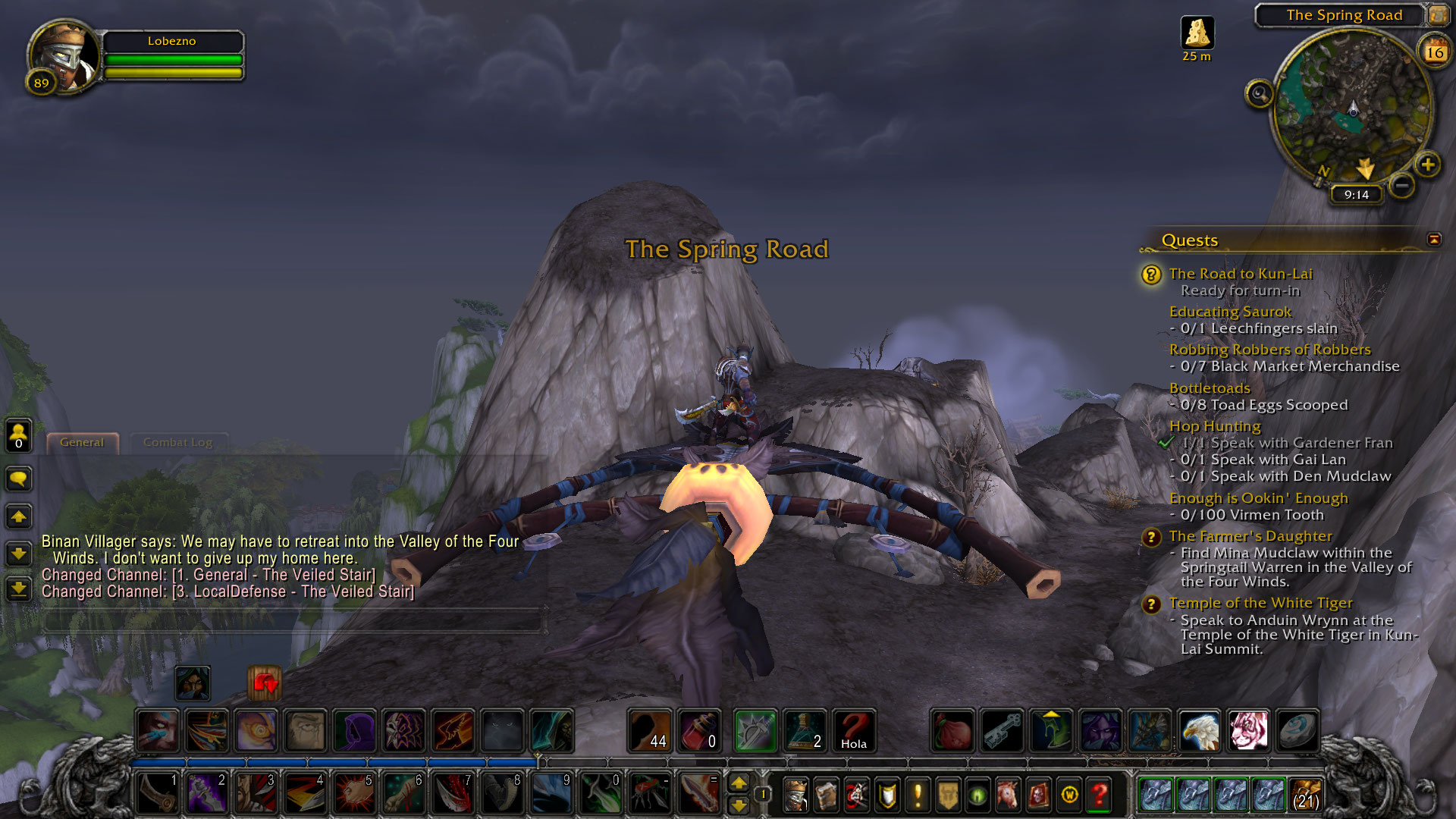This screenshot has height=819, width=1456.
Task: Select the General chat tab
Action: coord(82,442)
